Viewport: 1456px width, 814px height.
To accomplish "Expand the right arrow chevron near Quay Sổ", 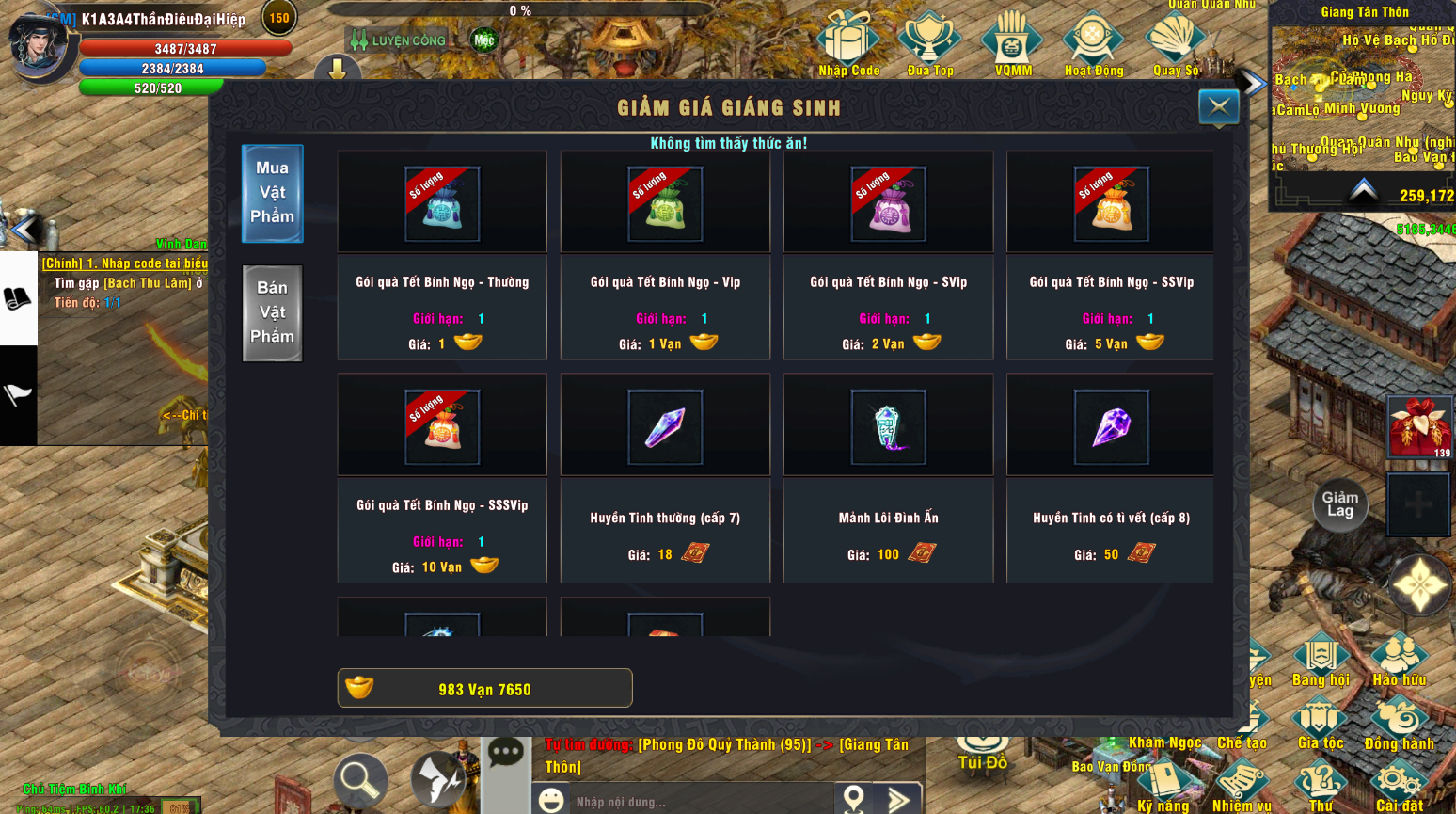I will click(1251, 83).
